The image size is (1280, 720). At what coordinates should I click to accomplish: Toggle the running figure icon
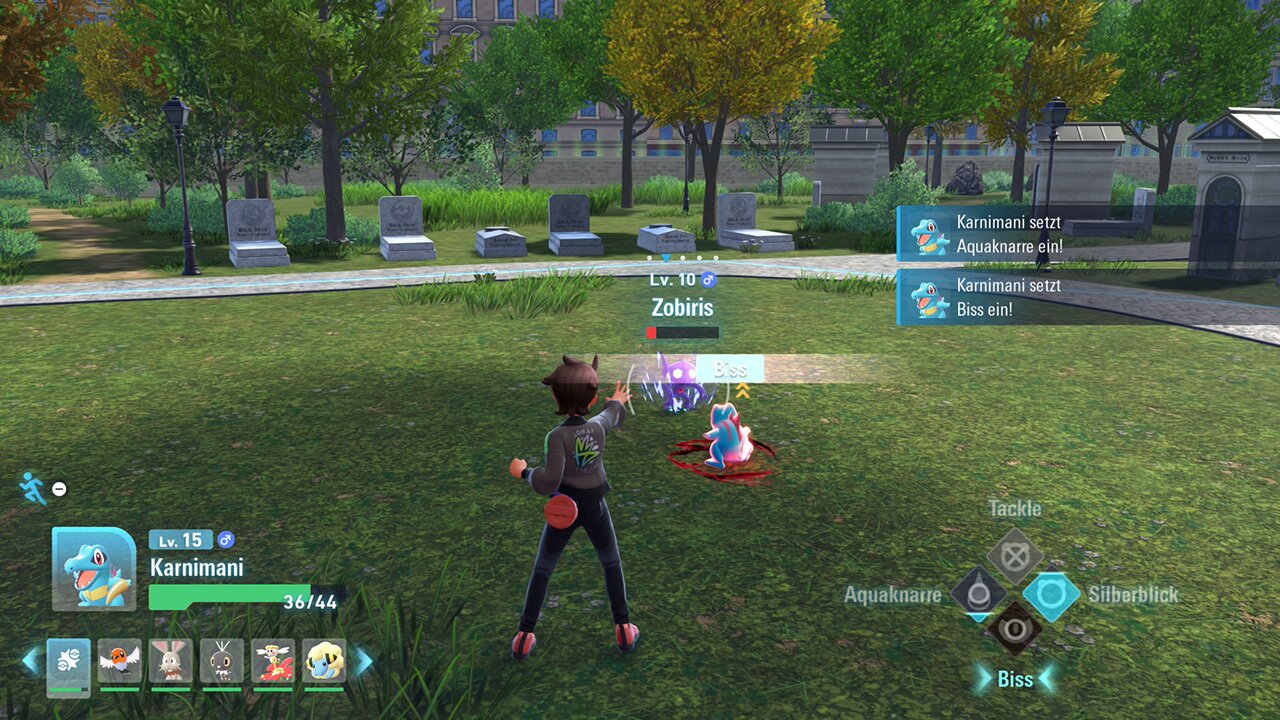point(33,488)
